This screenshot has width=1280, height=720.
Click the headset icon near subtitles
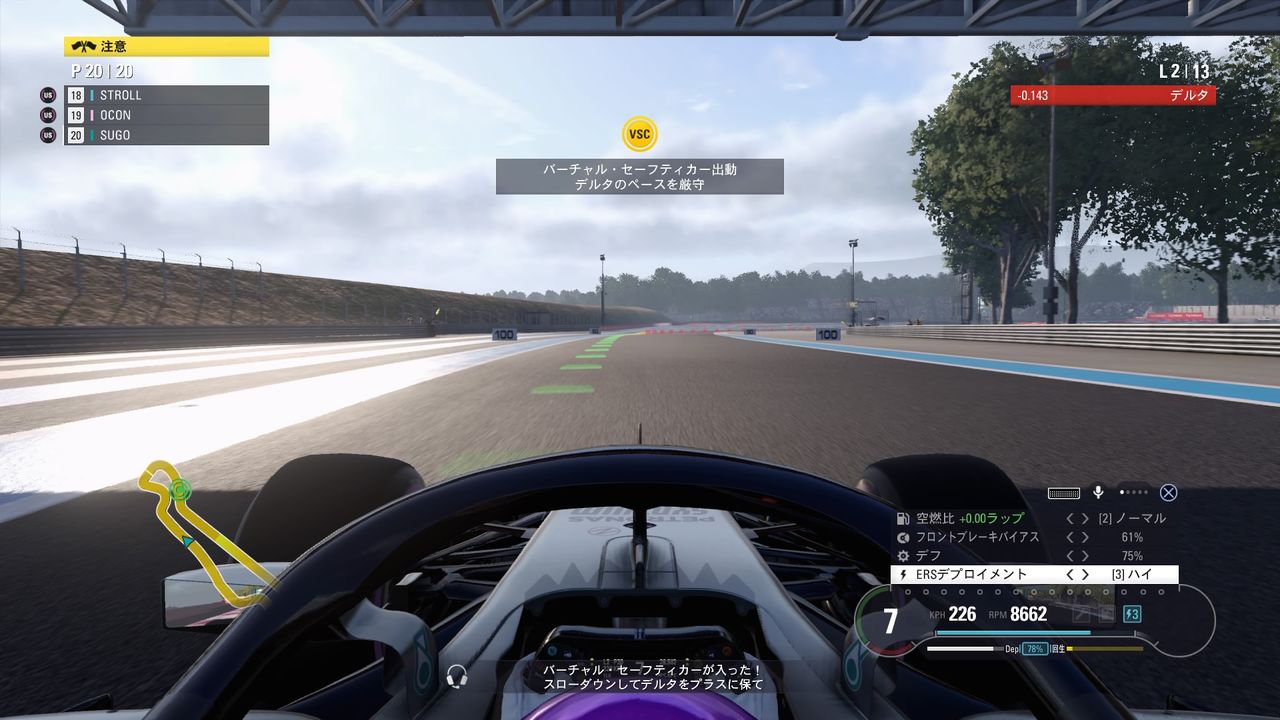457,676
